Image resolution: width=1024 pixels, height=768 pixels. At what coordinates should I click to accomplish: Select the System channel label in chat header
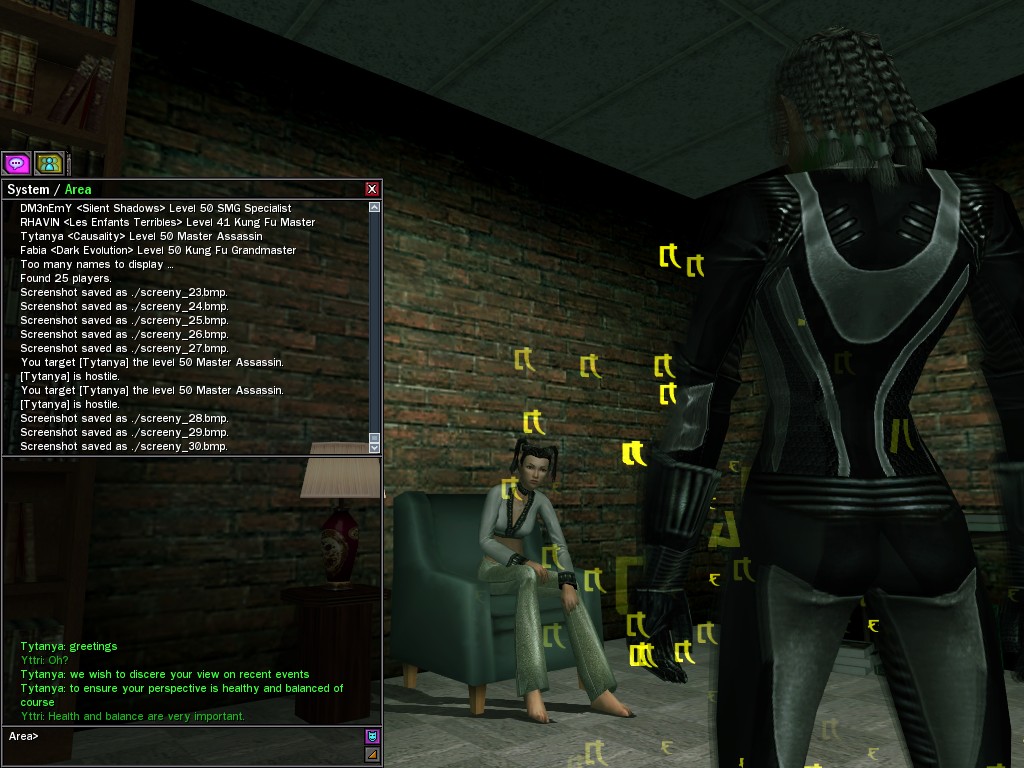click(x=28, y=189)
